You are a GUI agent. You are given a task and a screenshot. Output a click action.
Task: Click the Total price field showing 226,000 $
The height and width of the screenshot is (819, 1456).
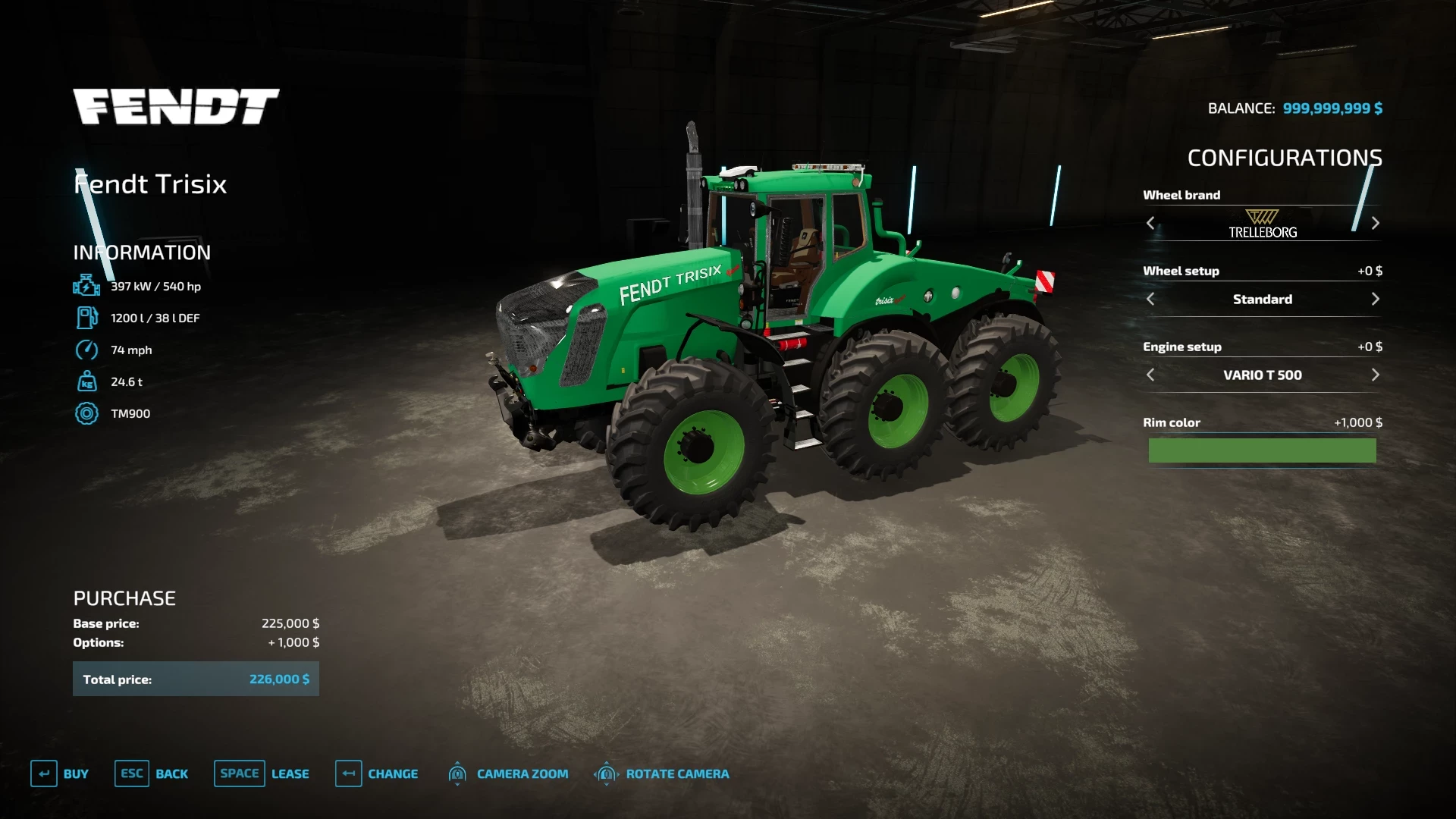[x=195, y=679]
